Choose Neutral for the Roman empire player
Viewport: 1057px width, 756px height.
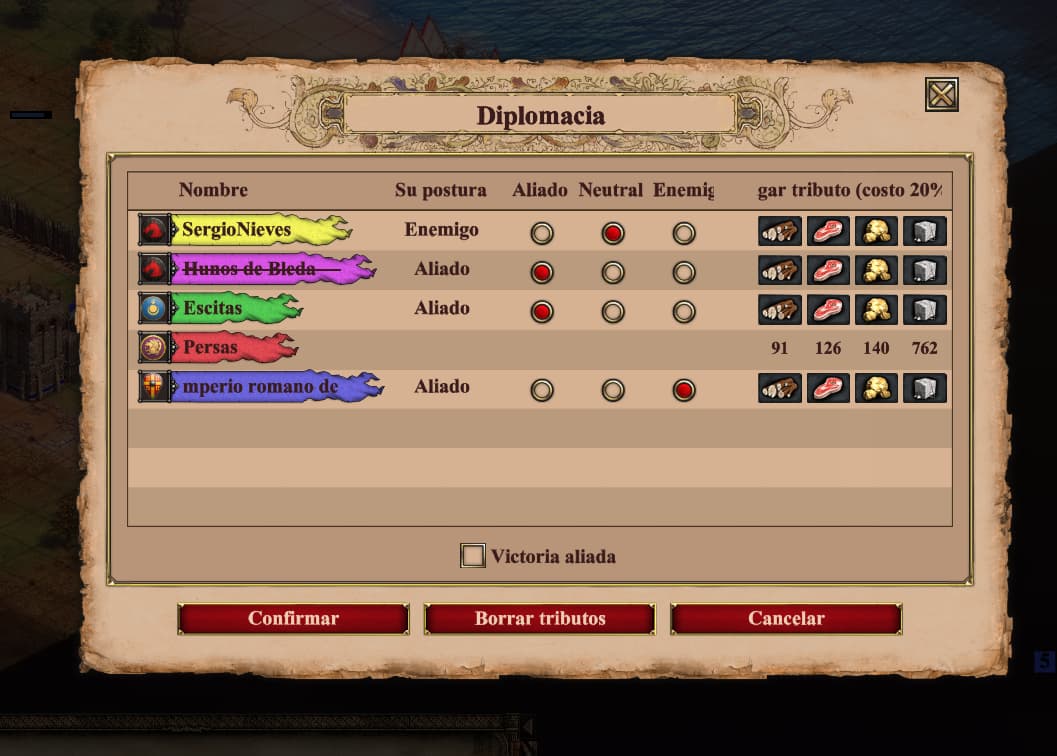point(613,390)
